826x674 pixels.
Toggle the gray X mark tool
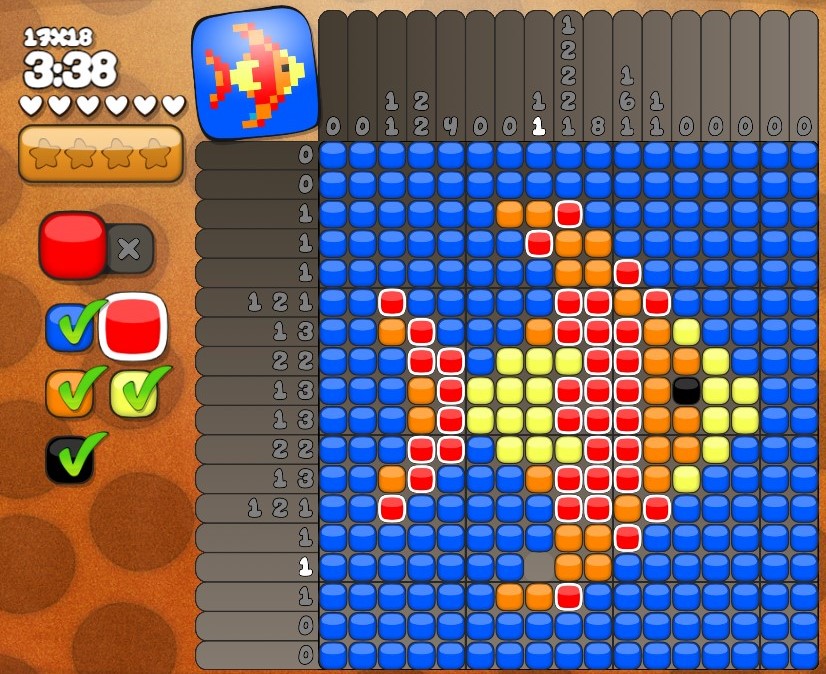point(129,249)
